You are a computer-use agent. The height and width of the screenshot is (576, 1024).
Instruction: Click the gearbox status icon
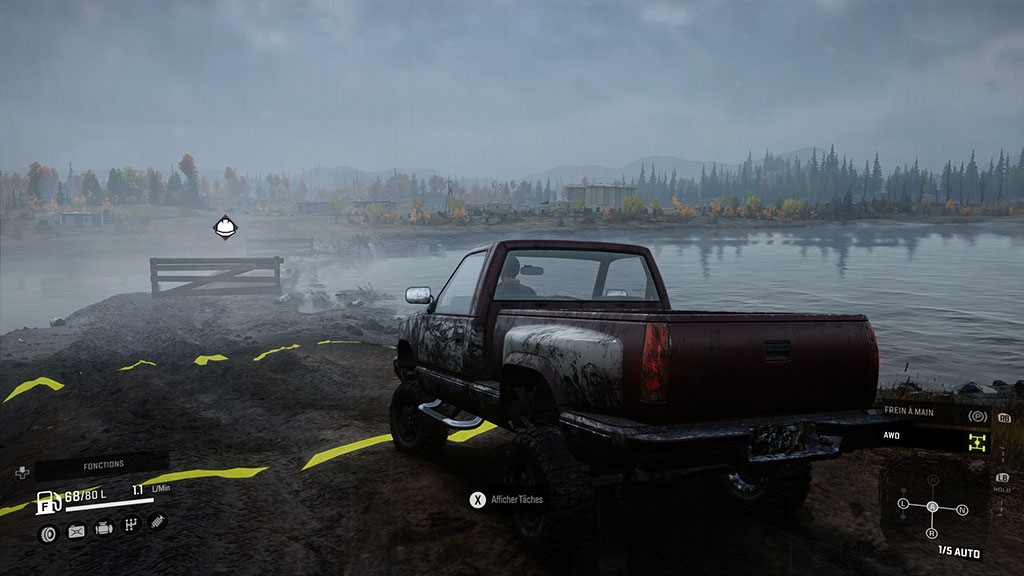pos(130,525)
